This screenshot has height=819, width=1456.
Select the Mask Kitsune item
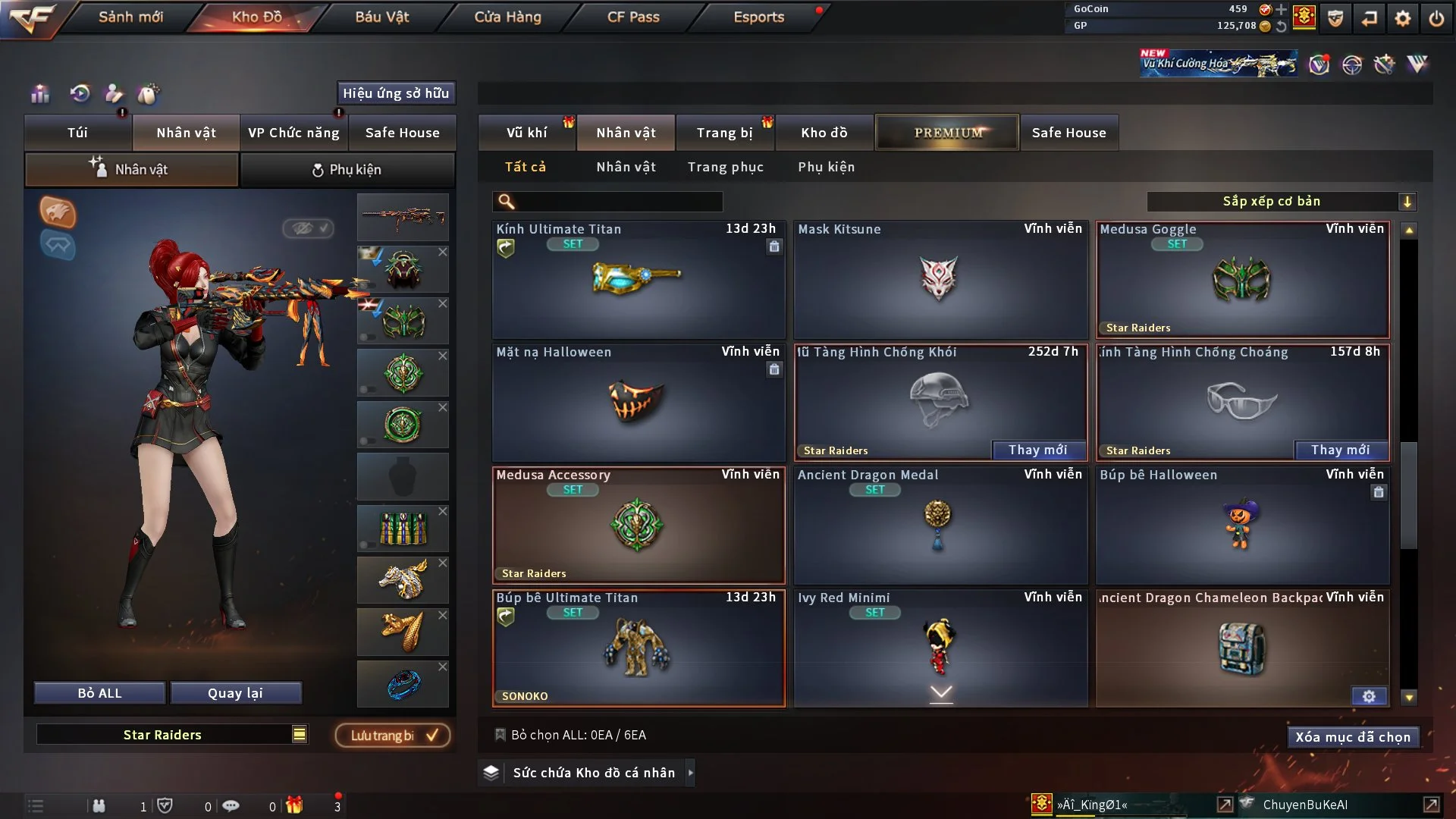click(940, 281)
